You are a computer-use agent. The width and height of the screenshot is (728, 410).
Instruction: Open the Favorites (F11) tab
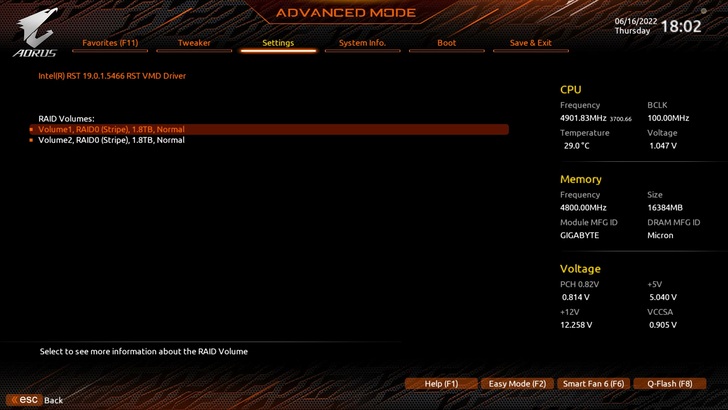pos(110,43)
